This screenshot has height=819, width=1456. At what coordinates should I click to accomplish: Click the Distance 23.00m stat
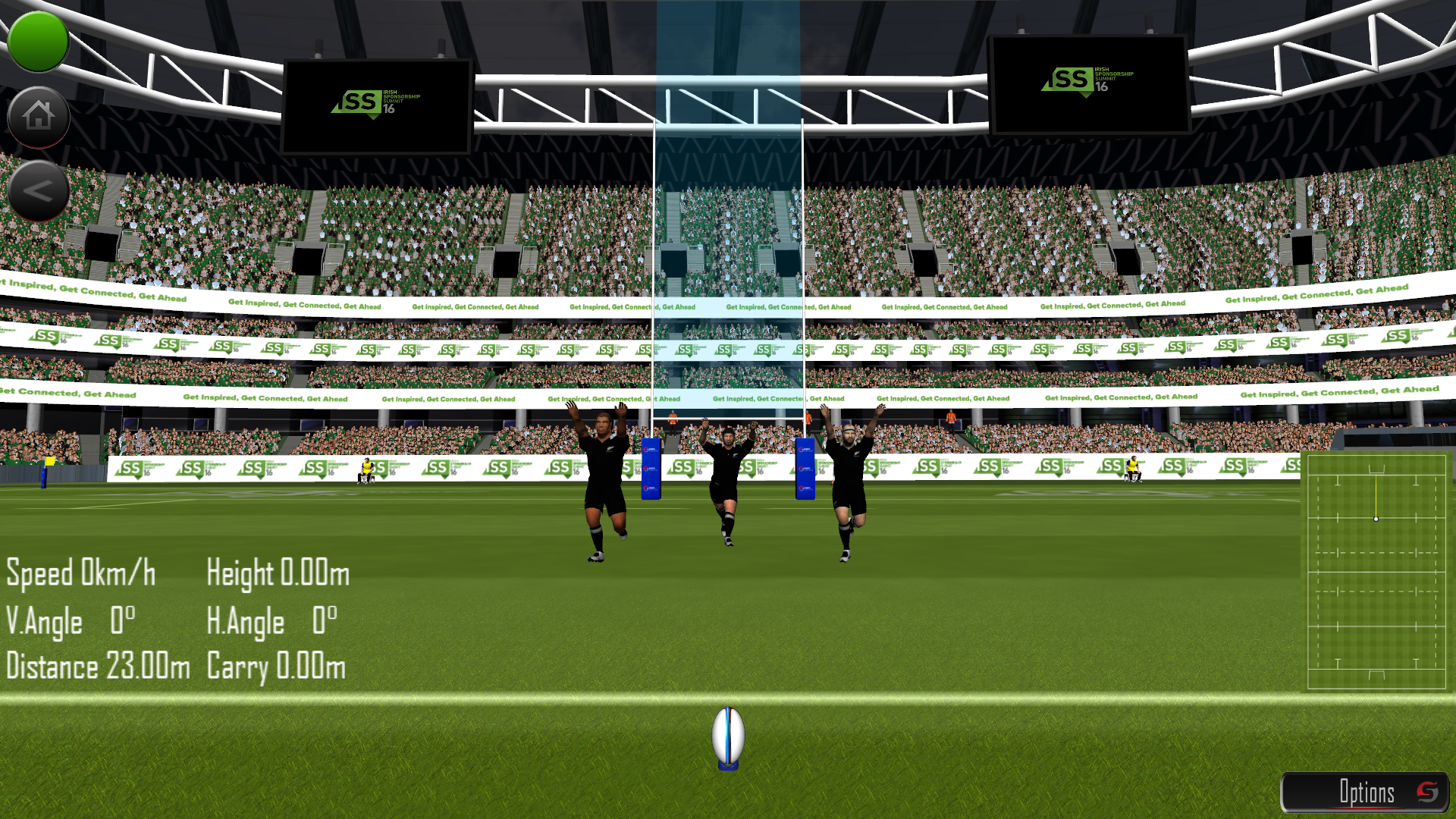click(97, 667)
